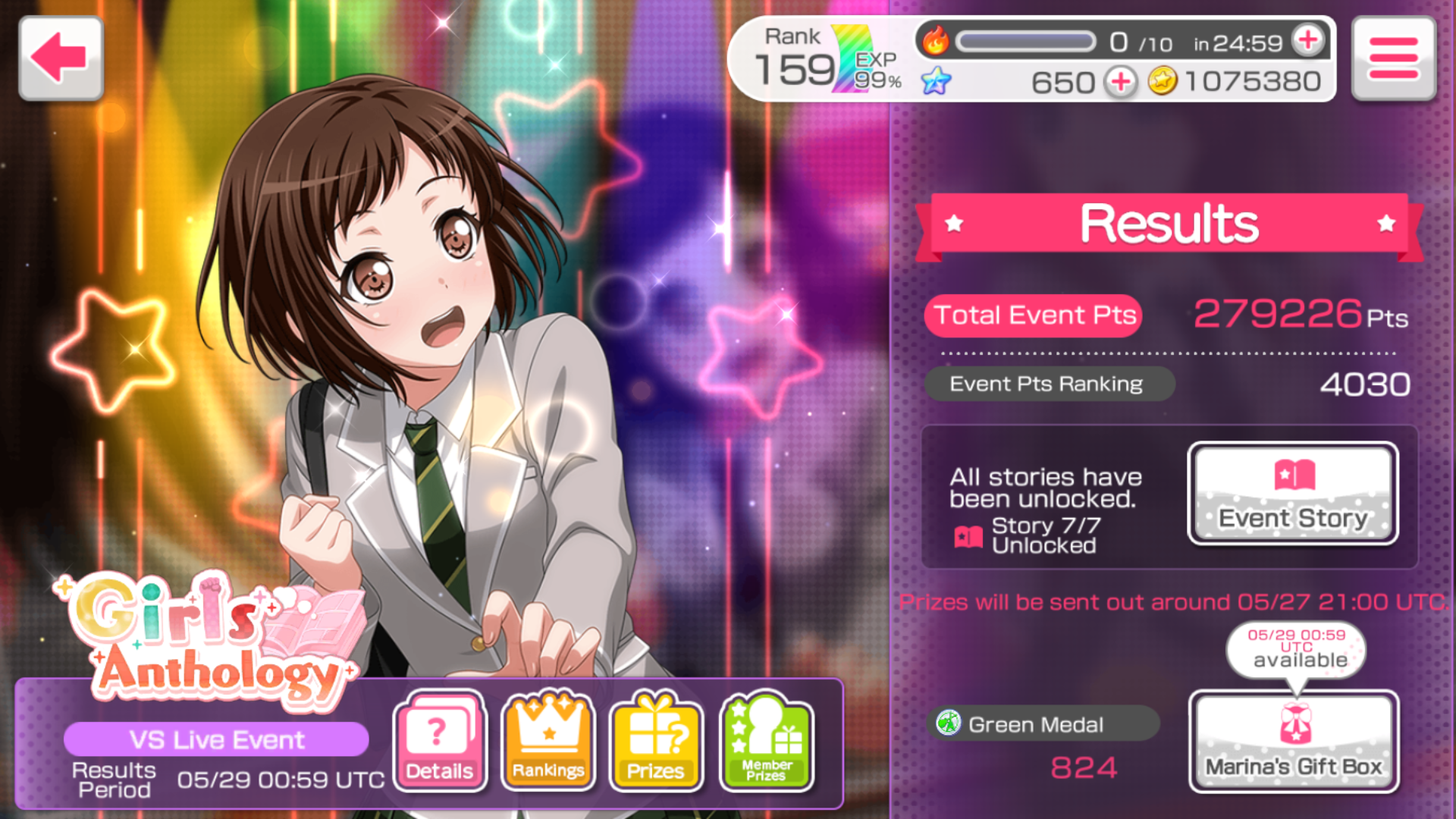
Task: Add live boost flames with the plus button
Action: coord(1309,41)
